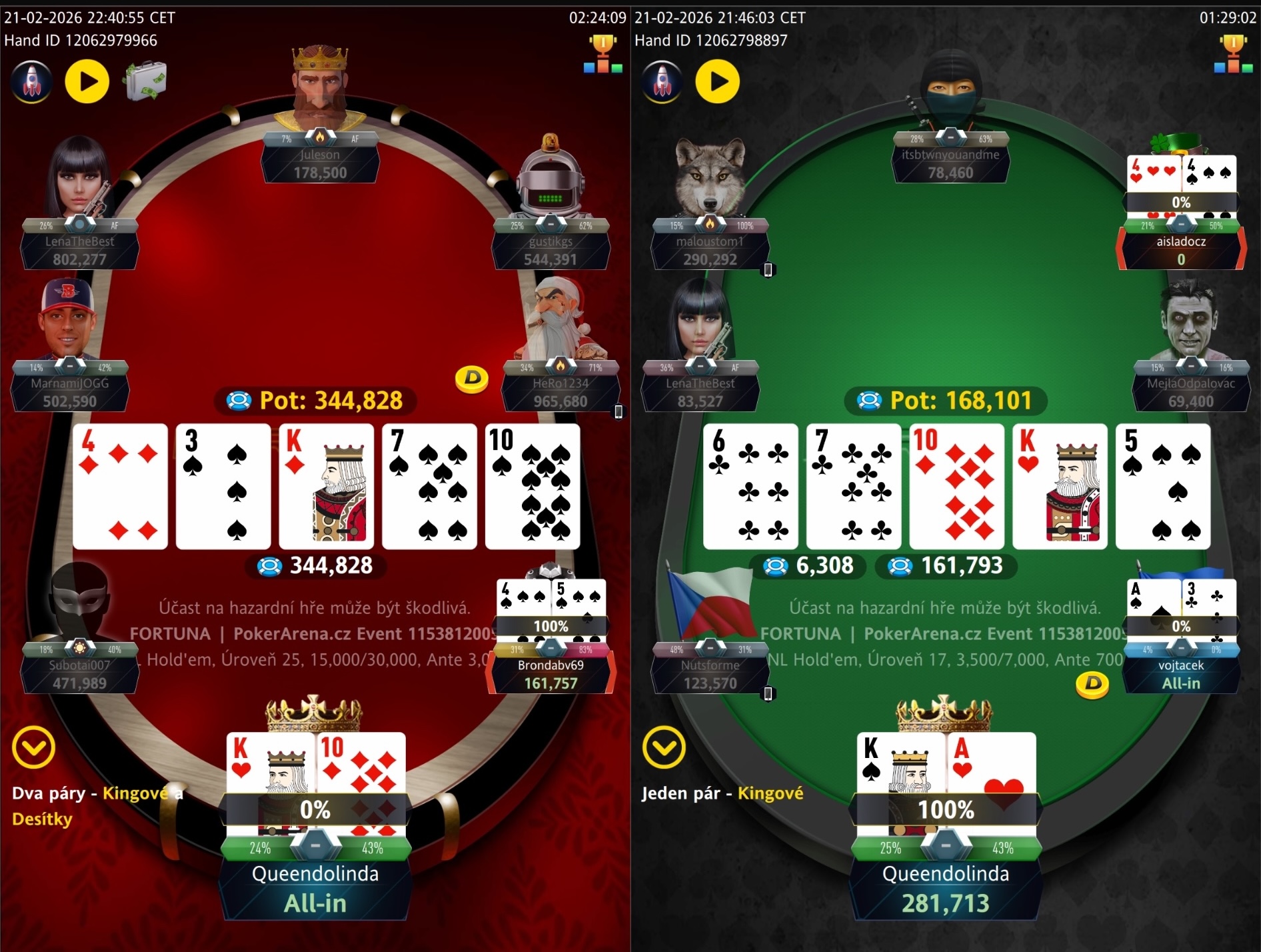Play the hand replay on the green table
Image resolution: width=1261 pixels, height=952 pixels.
click(x=717, y=81)
